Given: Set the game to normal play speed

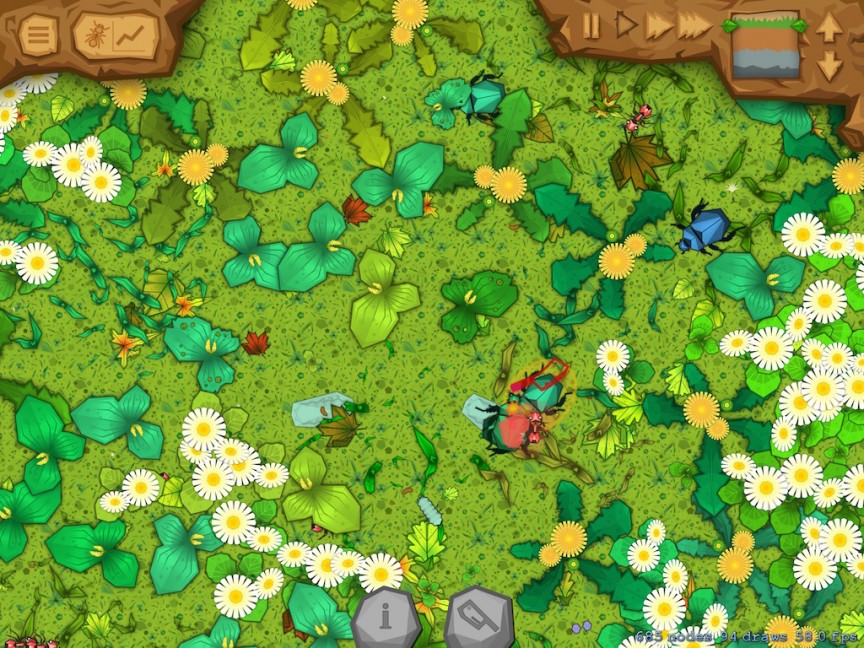Looking at the screenshot, I should (626, 25).
